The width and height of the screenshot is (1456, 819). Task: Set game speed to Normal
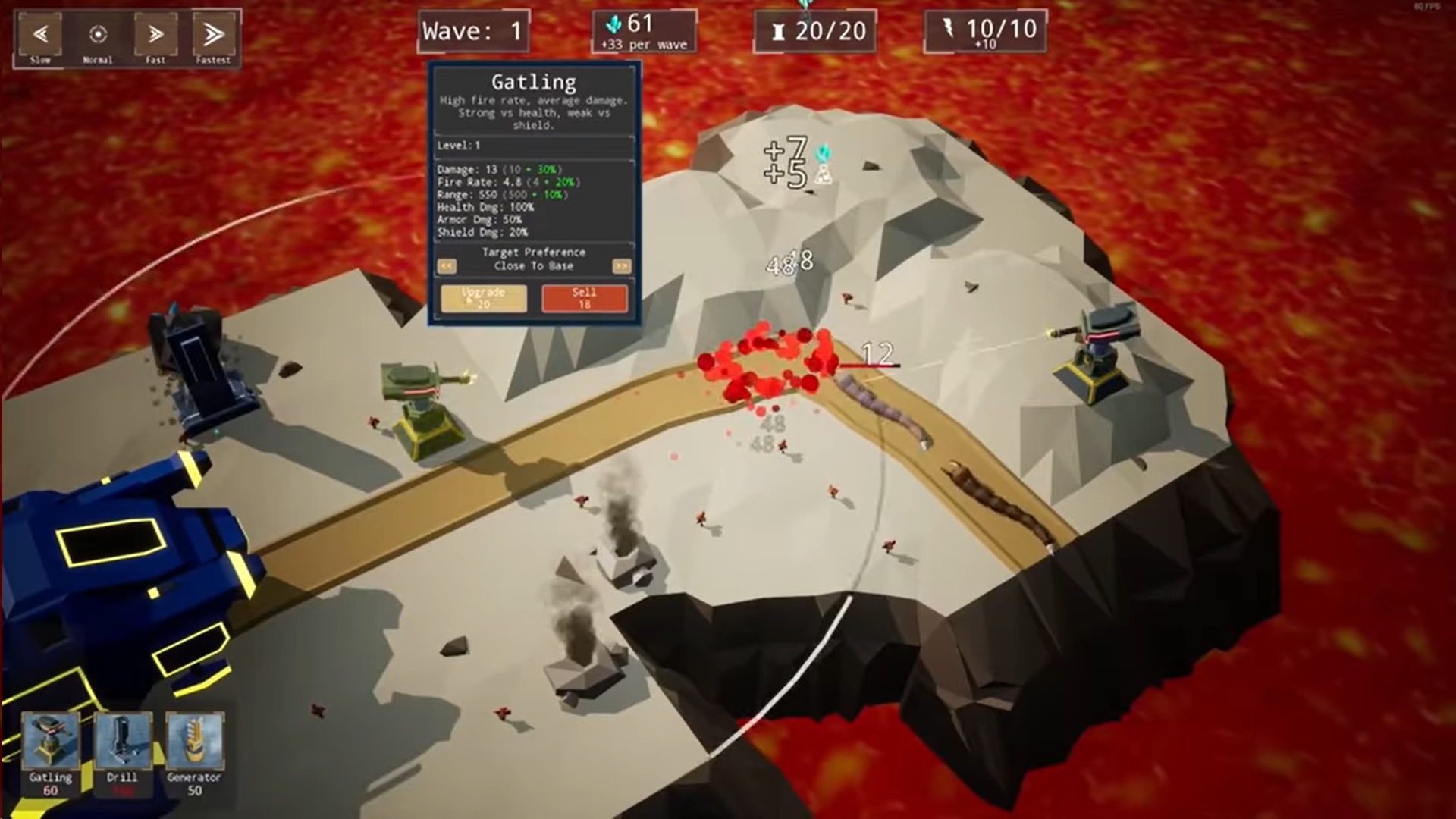click(98, 37)
